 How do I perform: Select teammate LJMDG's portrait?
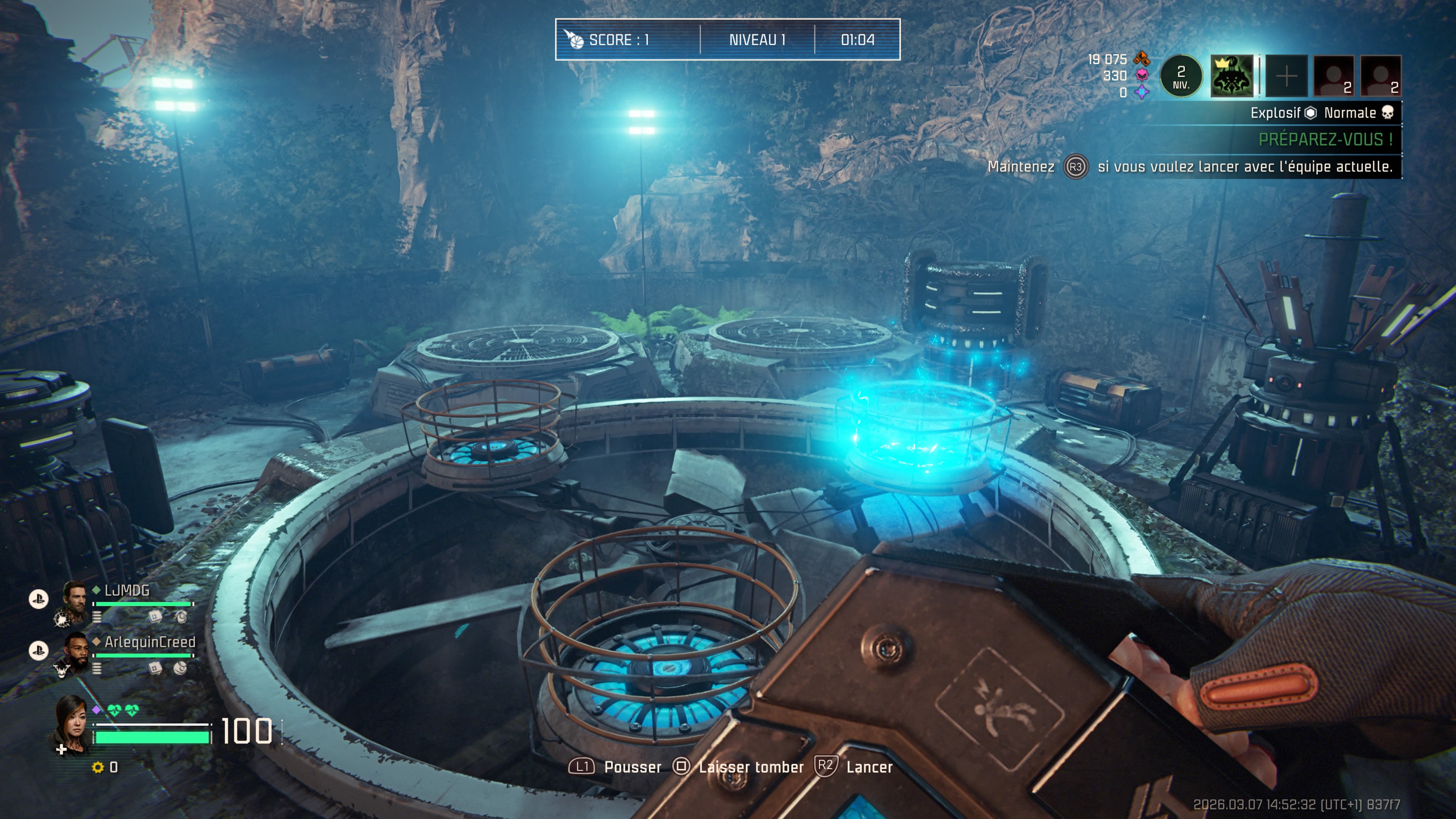[75, 601]
